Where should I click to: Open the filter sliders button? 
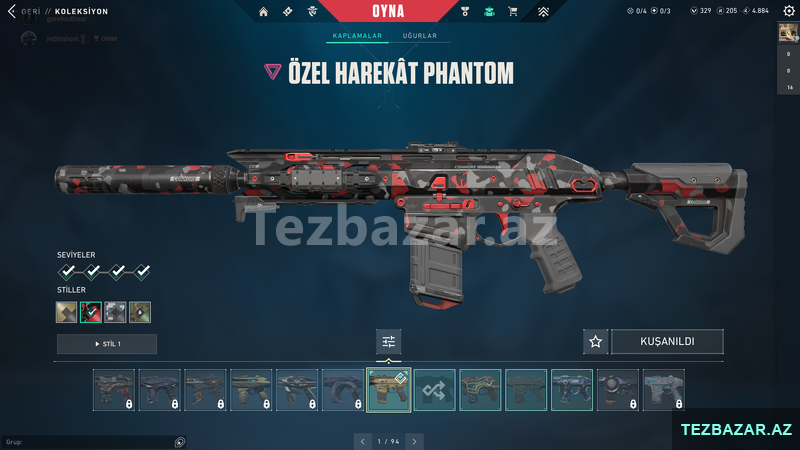(x=389, y=342)
